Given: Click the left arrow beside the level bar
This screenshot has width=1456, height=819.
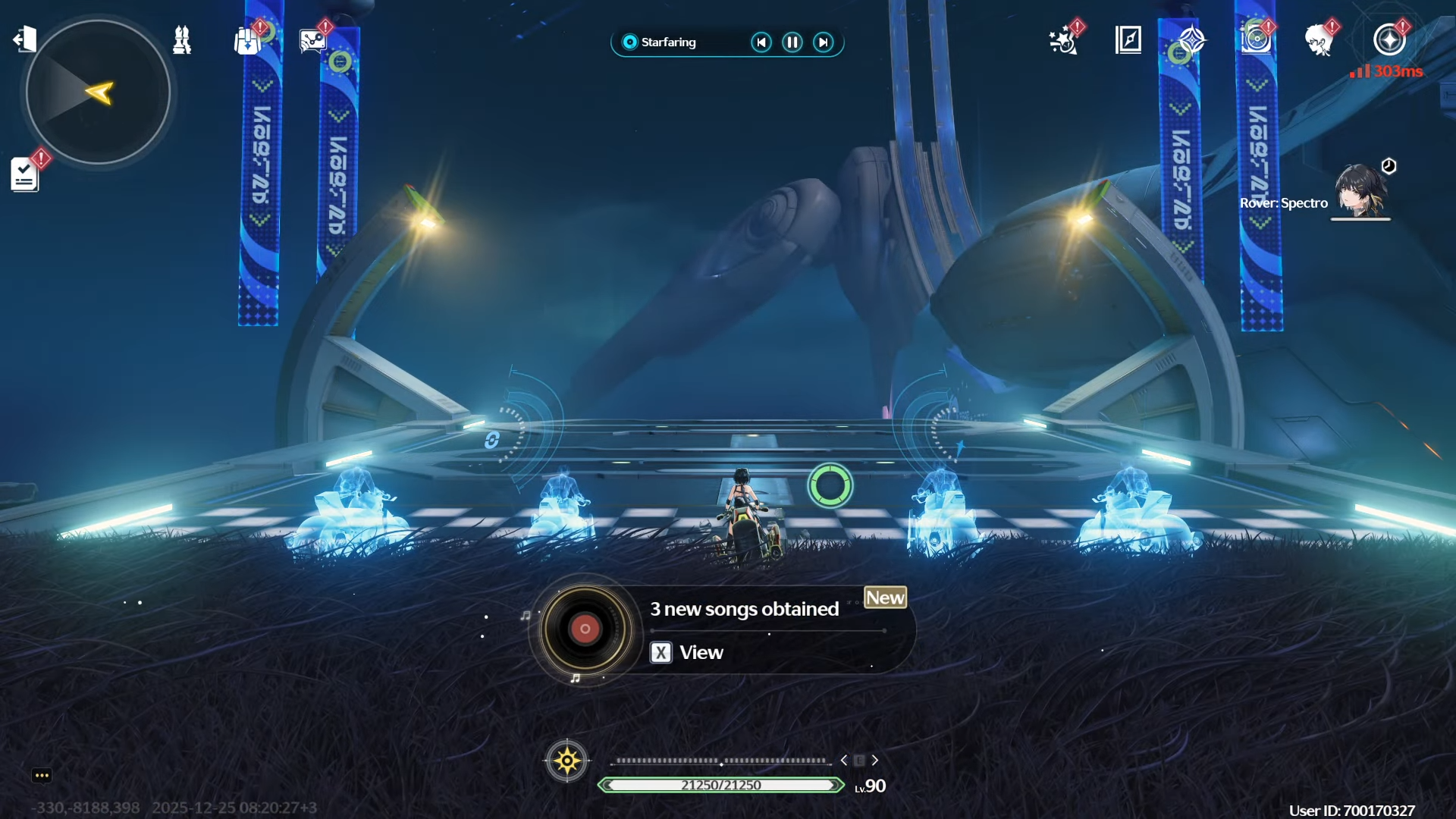Looking at the screenshot, I should [x=844, y=760].
